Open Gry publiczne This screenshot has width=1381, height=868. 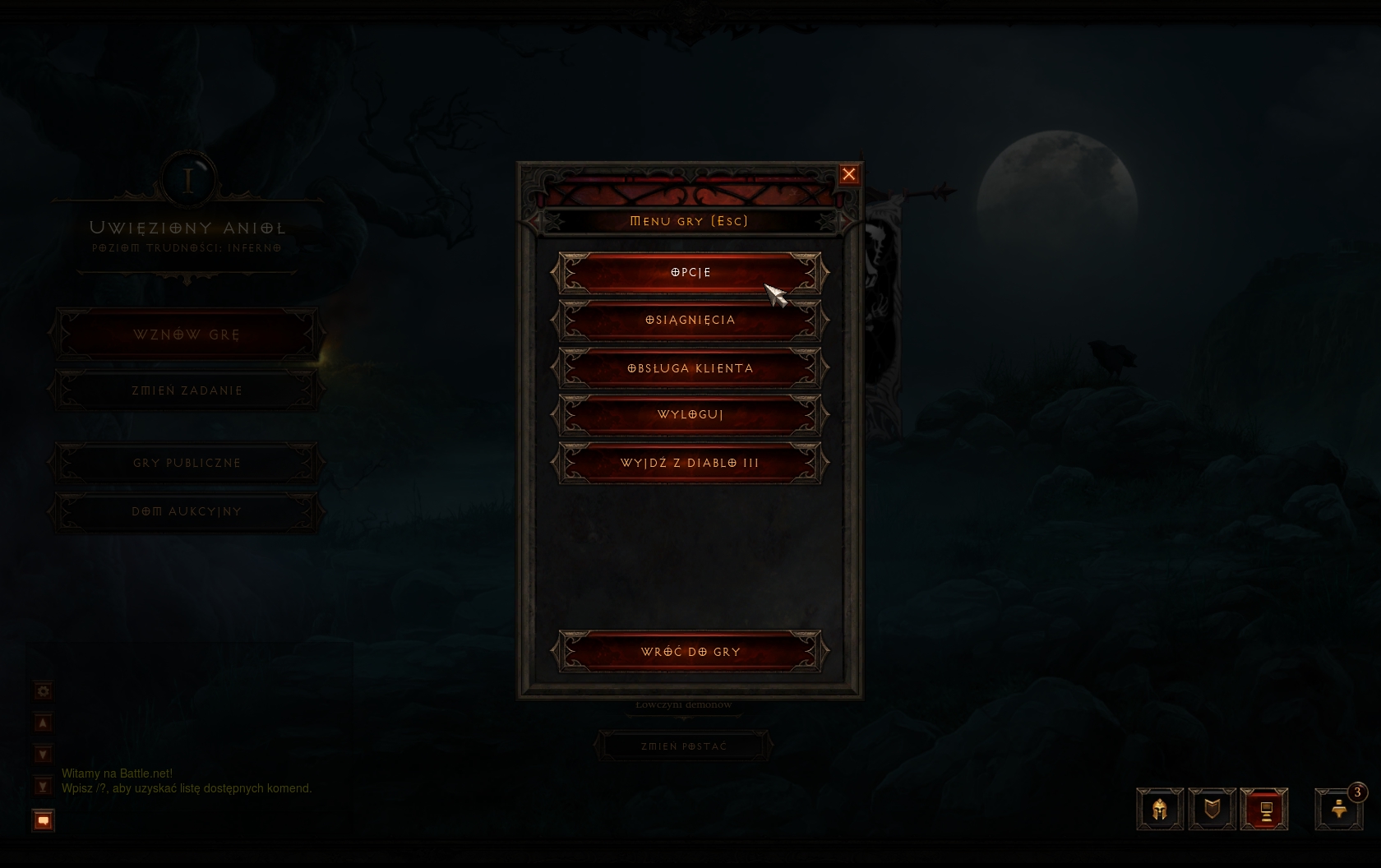187,463
